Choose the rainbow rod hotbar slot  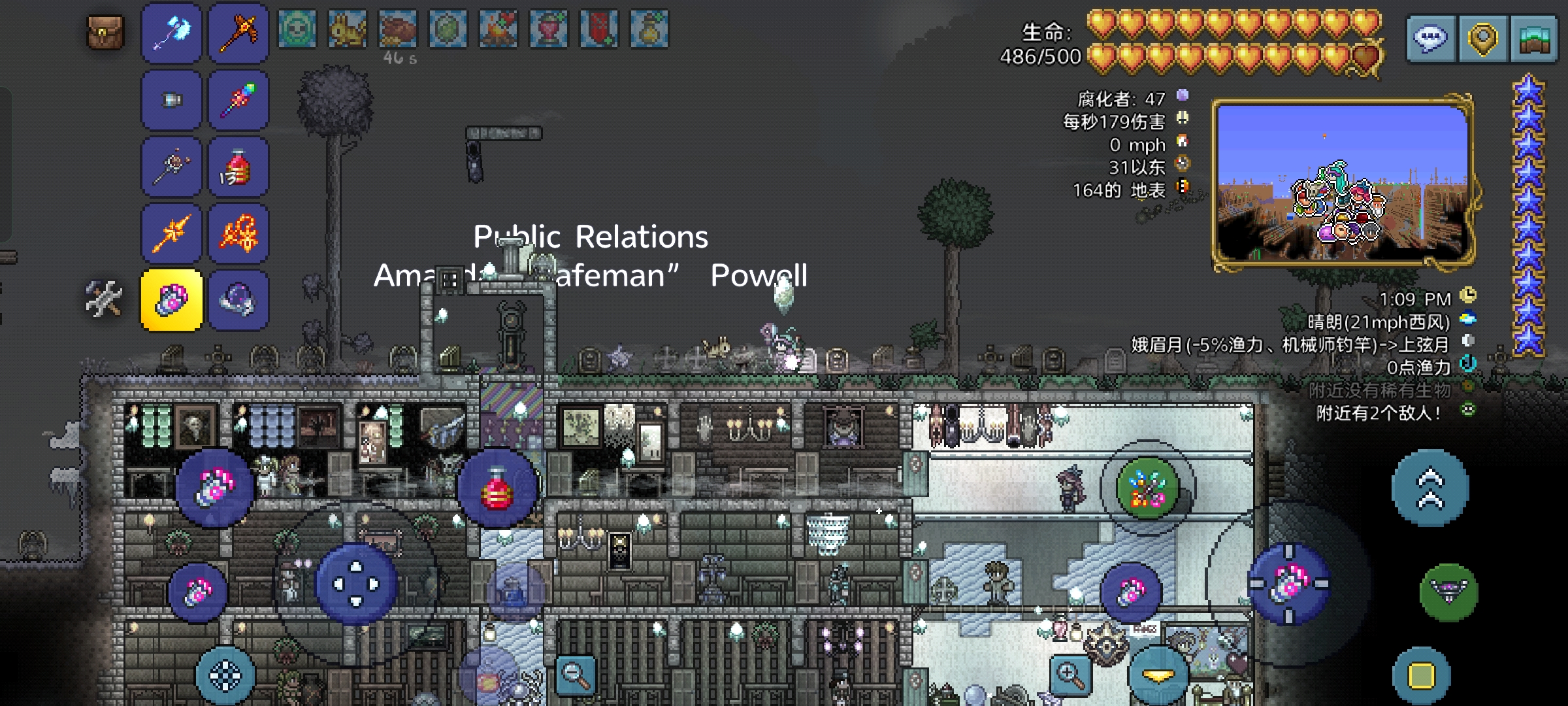click(x=238, y=101)
